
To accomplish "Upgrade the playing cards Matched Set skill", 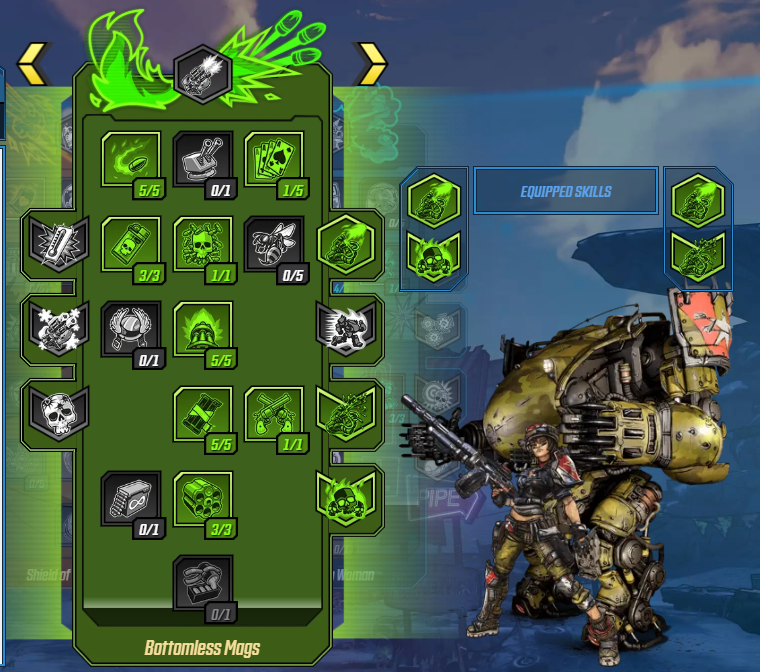I will point(274,160).
